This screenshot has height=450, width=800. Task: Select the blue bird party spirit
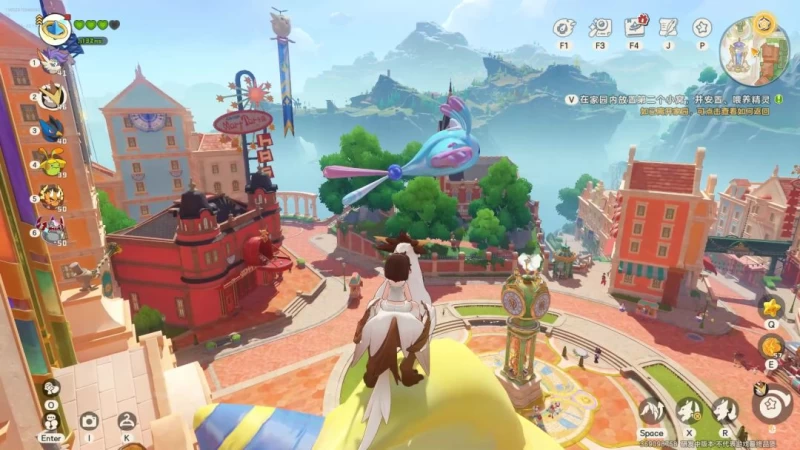point(50,130)
